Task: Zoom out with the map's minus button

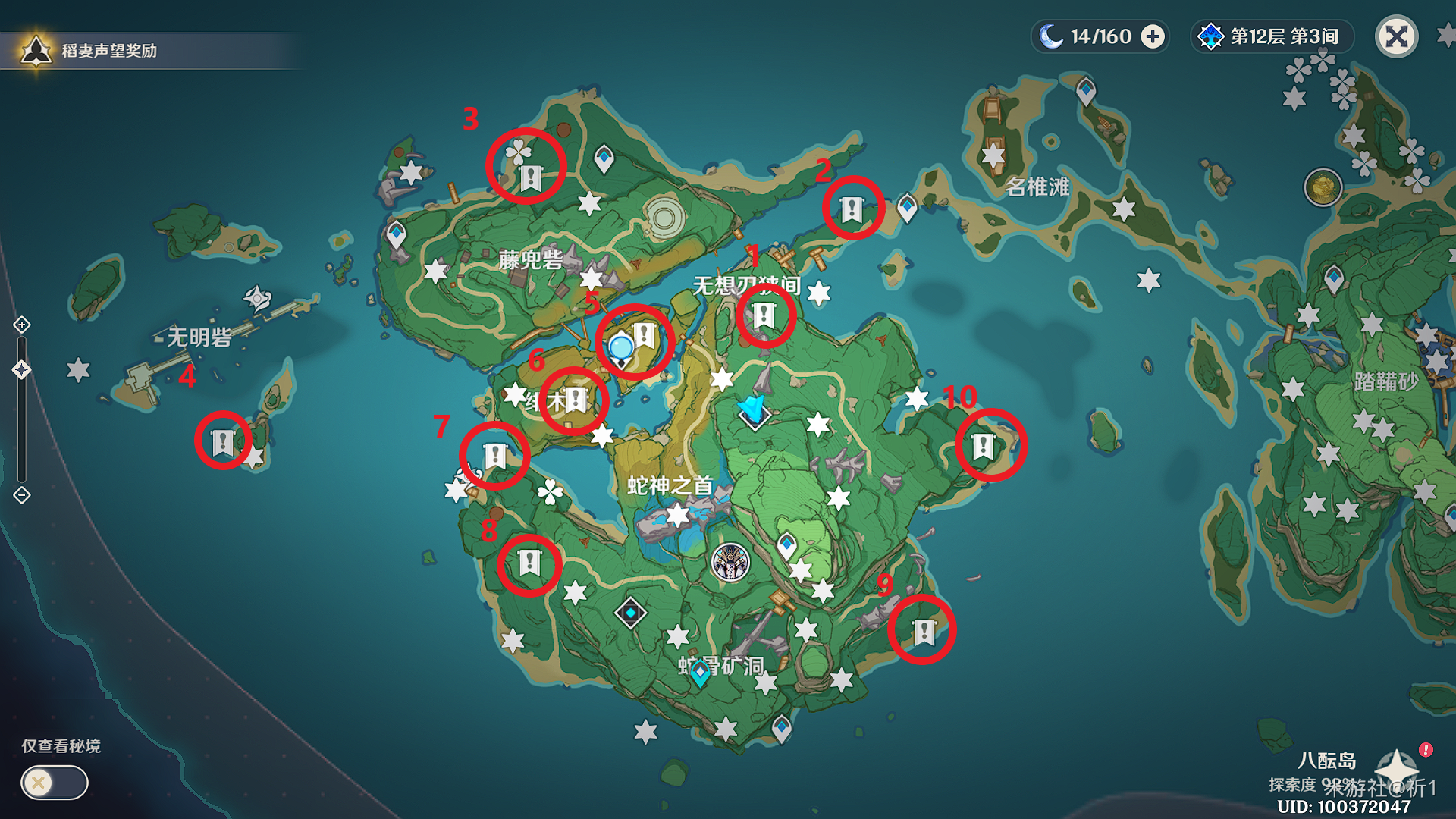Action: point(22,495)
